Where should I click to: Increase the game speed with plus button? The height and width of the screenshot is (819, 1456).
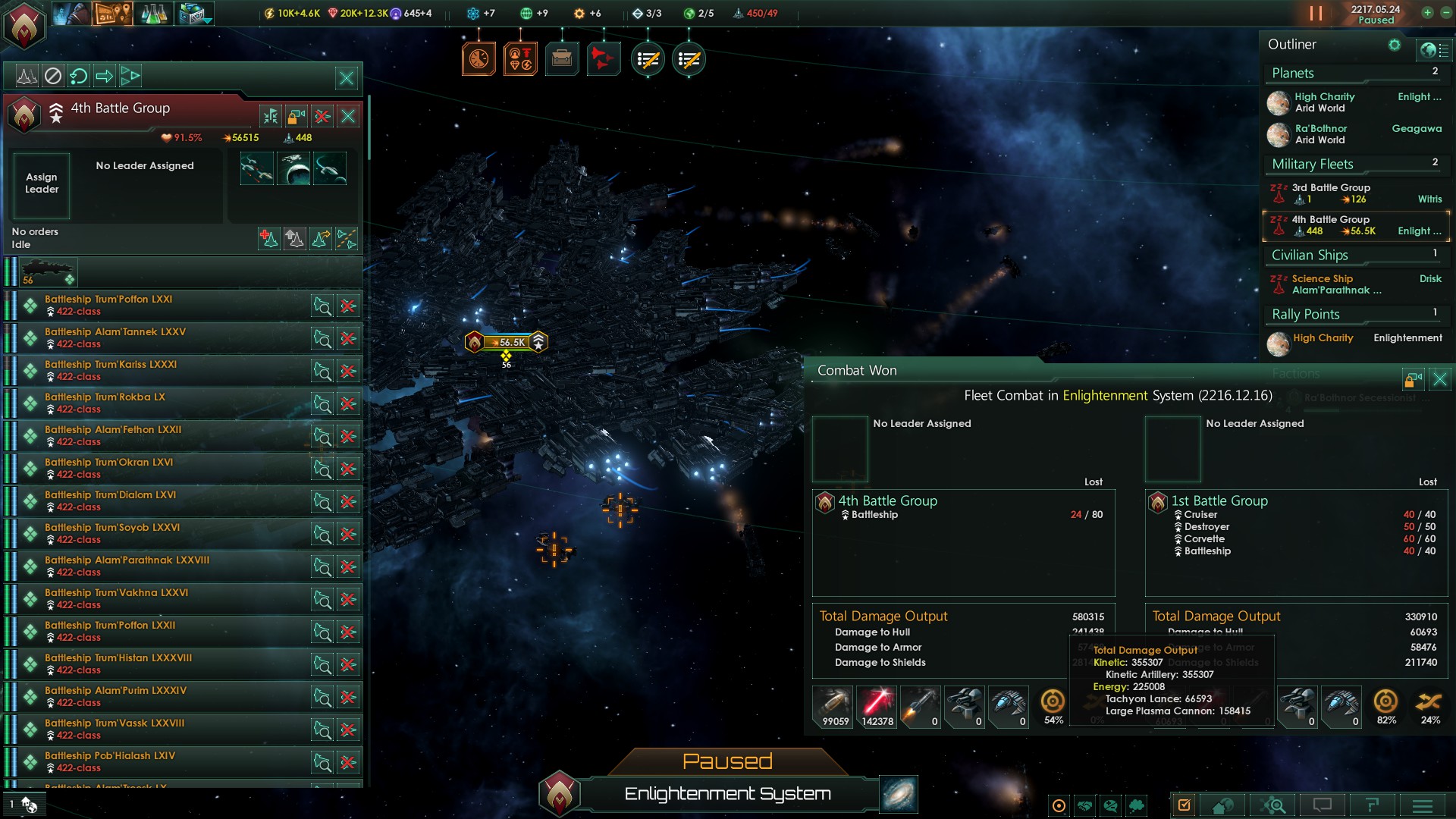[1427, 13]
